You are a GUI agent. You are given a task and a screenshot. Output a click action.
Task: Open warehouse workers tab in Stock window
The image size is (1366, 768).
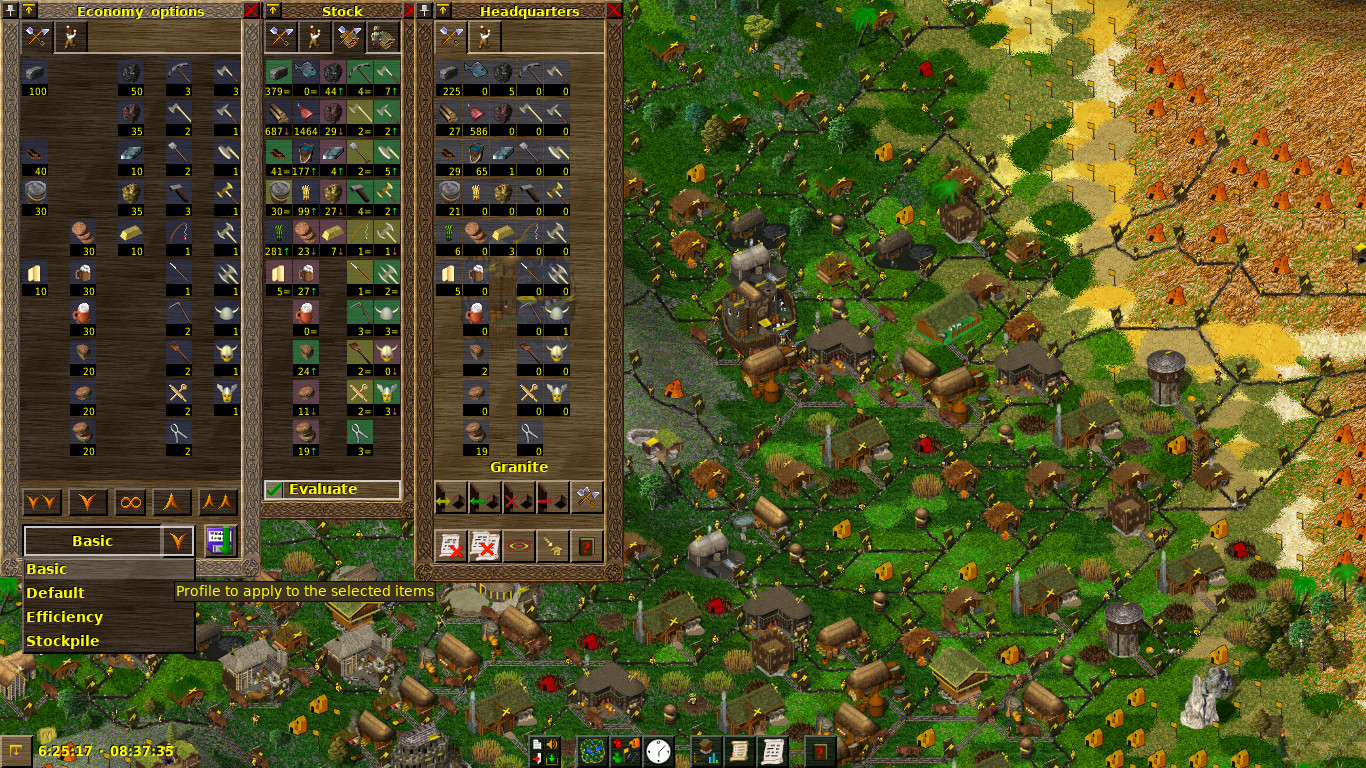(383, 37)
